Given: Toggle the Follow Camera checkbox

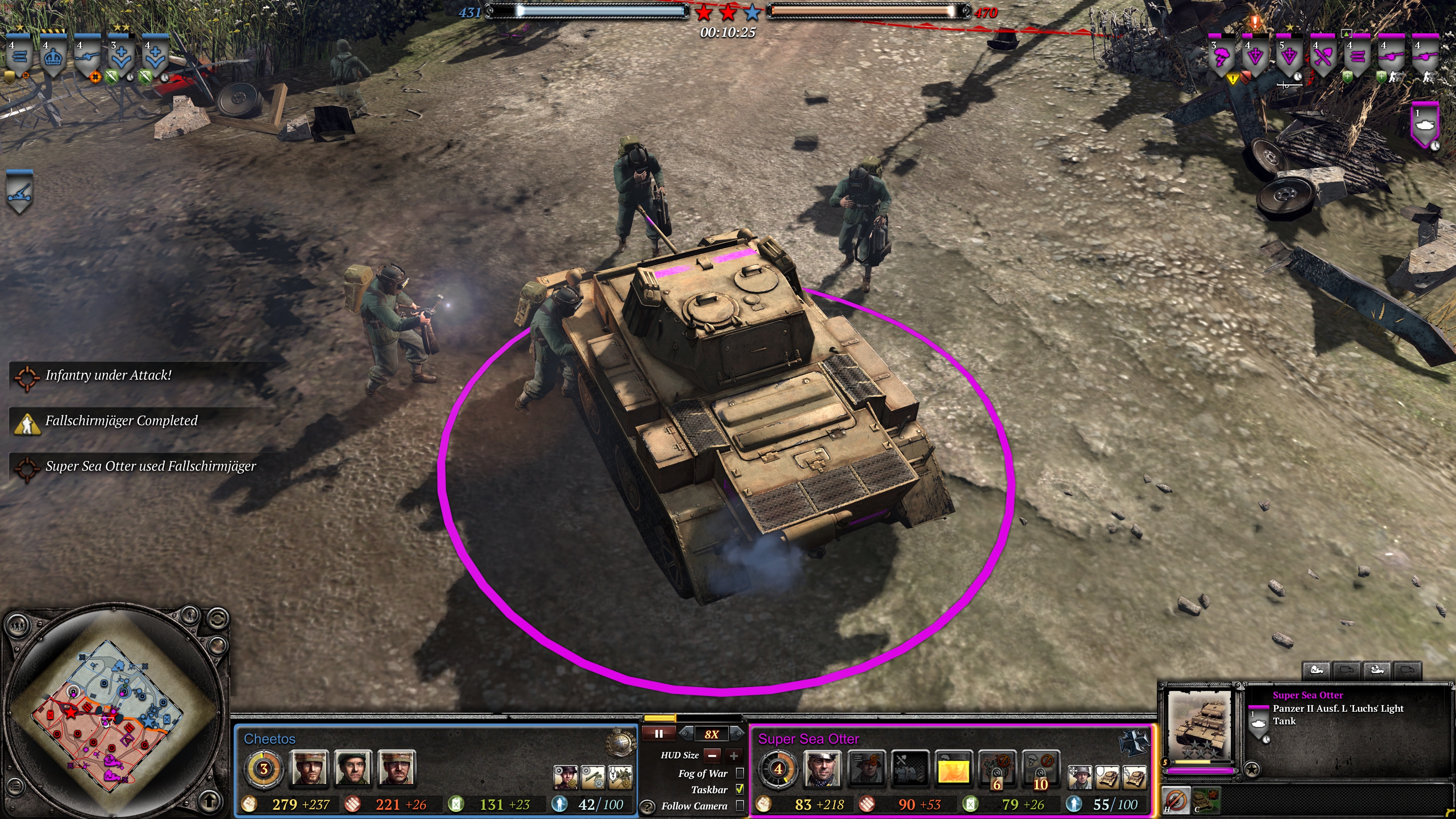Looking at the screenshot, I should 740,805.
